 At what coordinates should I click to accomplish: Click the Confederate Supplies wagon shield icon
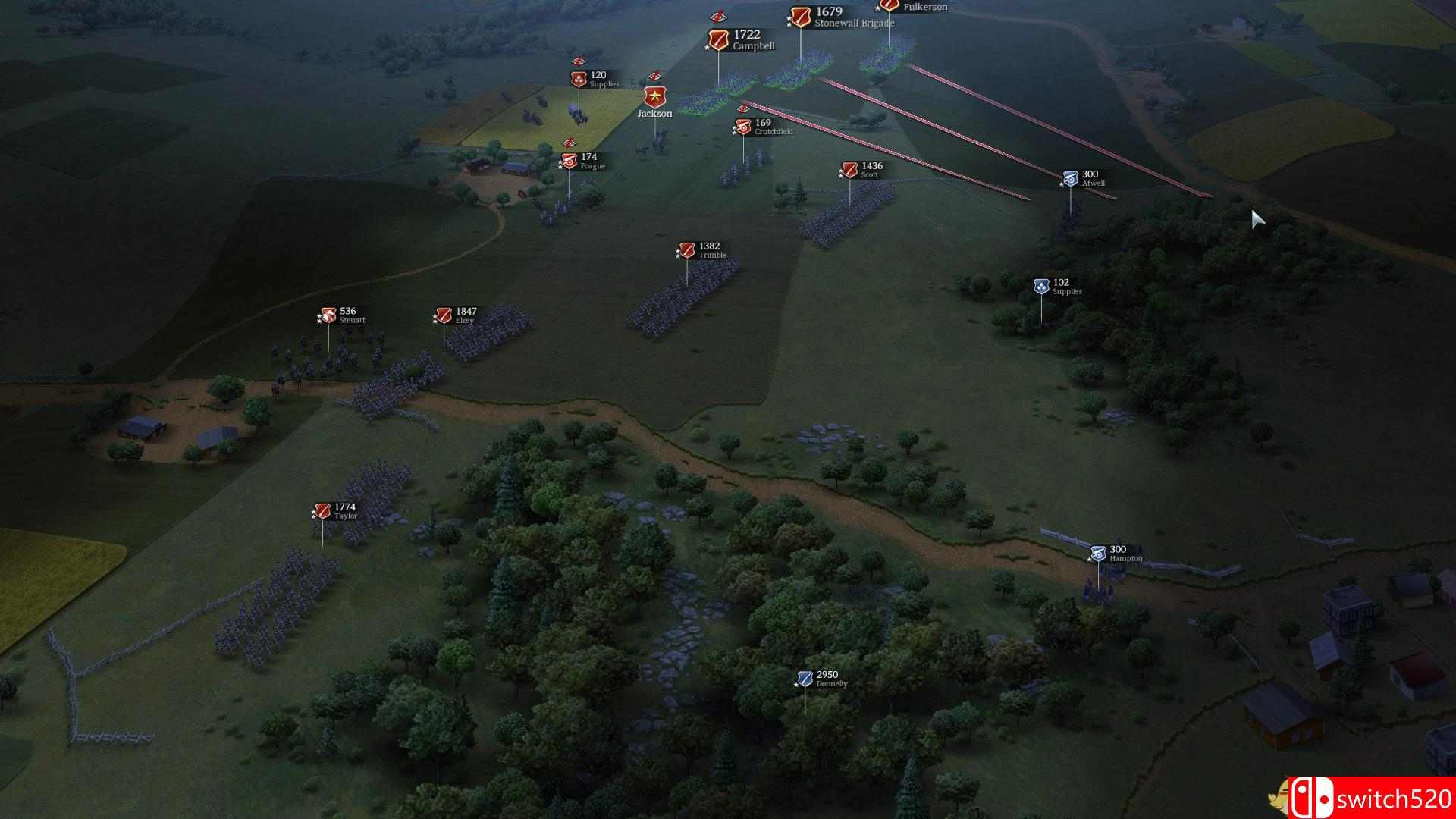[579, 78]
